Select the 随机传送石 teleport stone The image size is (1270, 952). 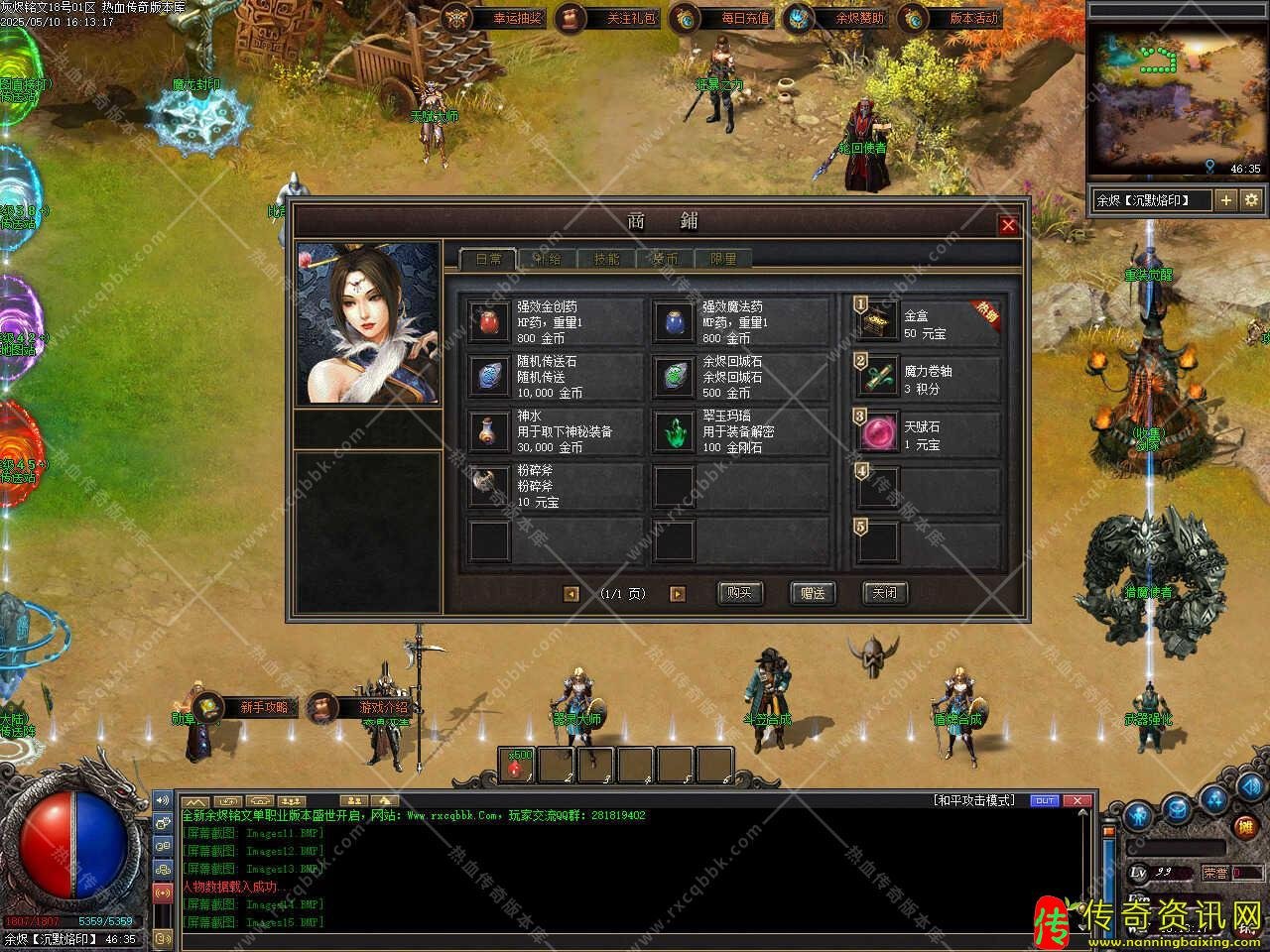click(490, 377)
